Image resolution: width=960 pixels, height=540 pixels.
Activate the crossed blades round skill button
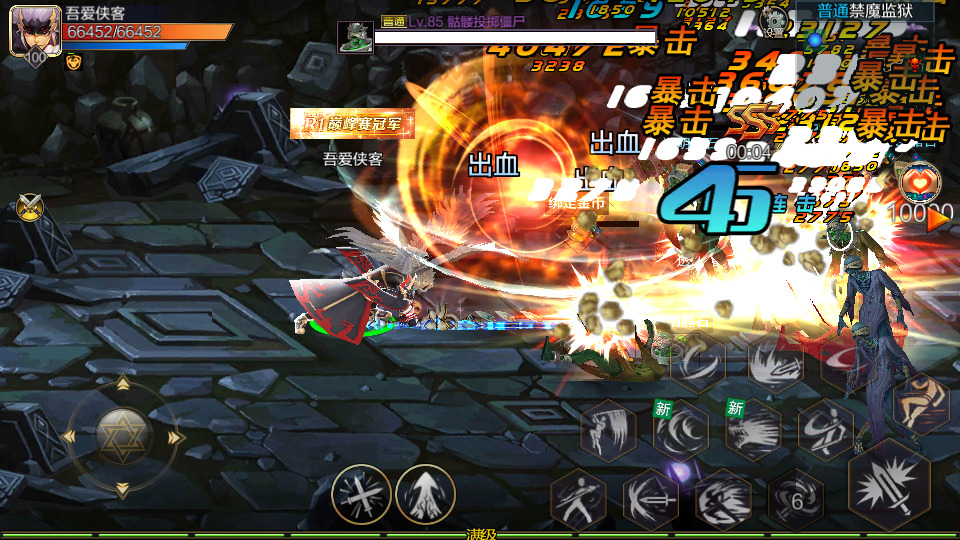click(361, 495)
